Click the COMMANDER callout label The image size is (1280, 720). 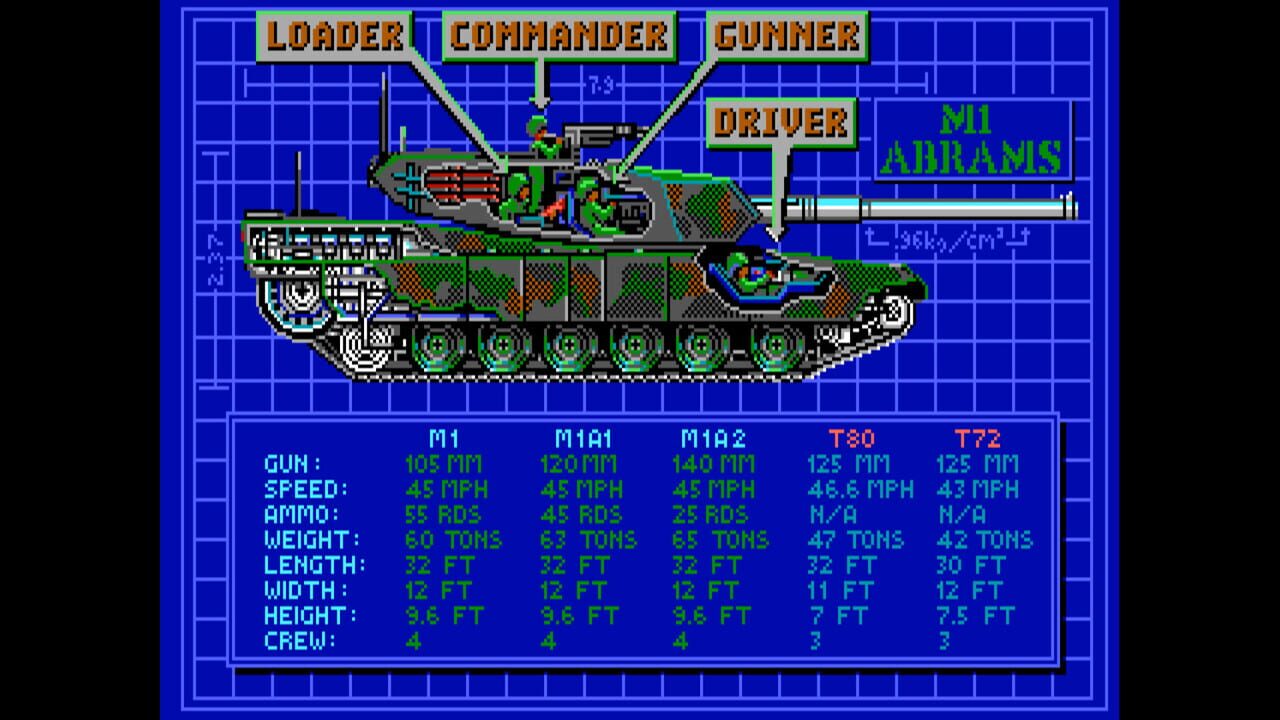(561, 31)
